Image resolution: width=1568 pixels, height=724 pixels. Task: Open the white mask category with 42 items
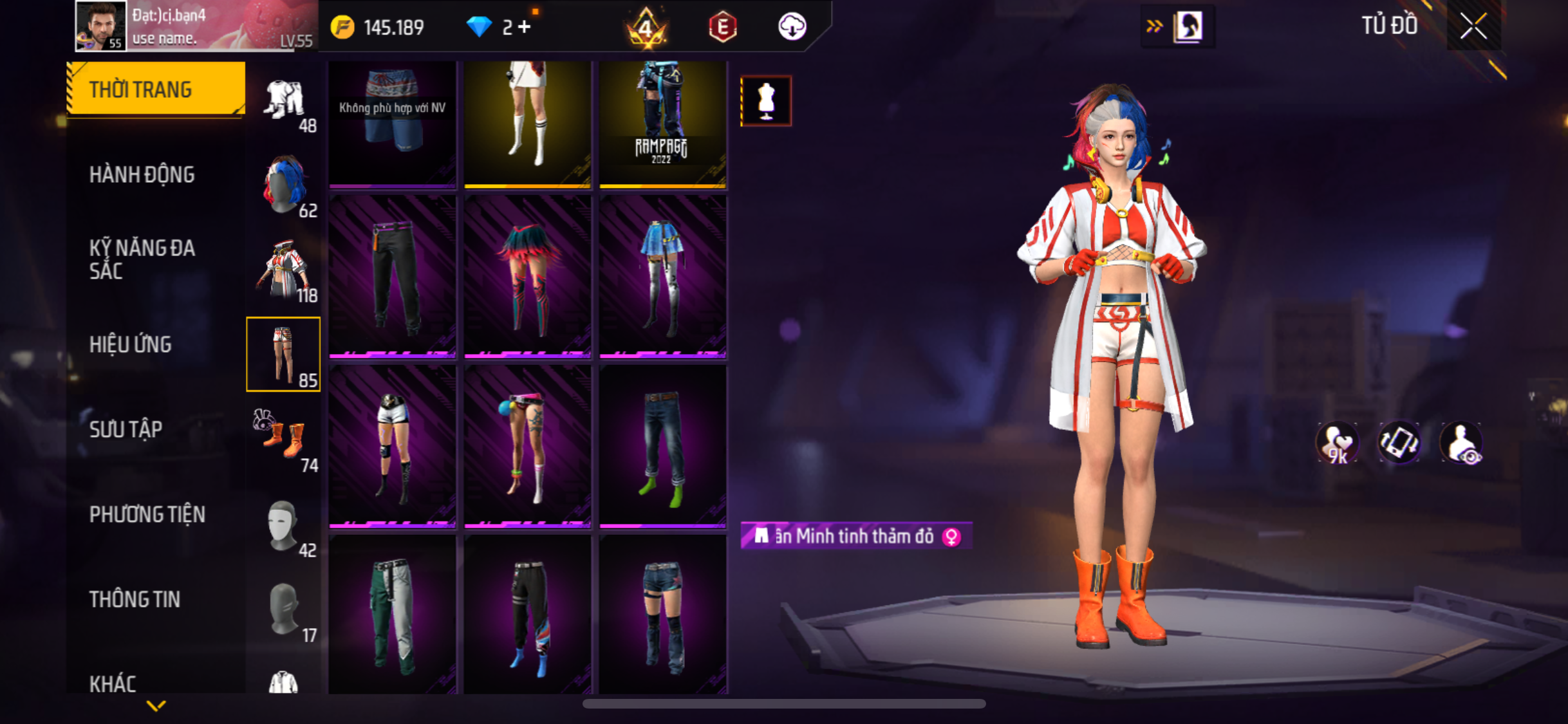tap(284, 525)
